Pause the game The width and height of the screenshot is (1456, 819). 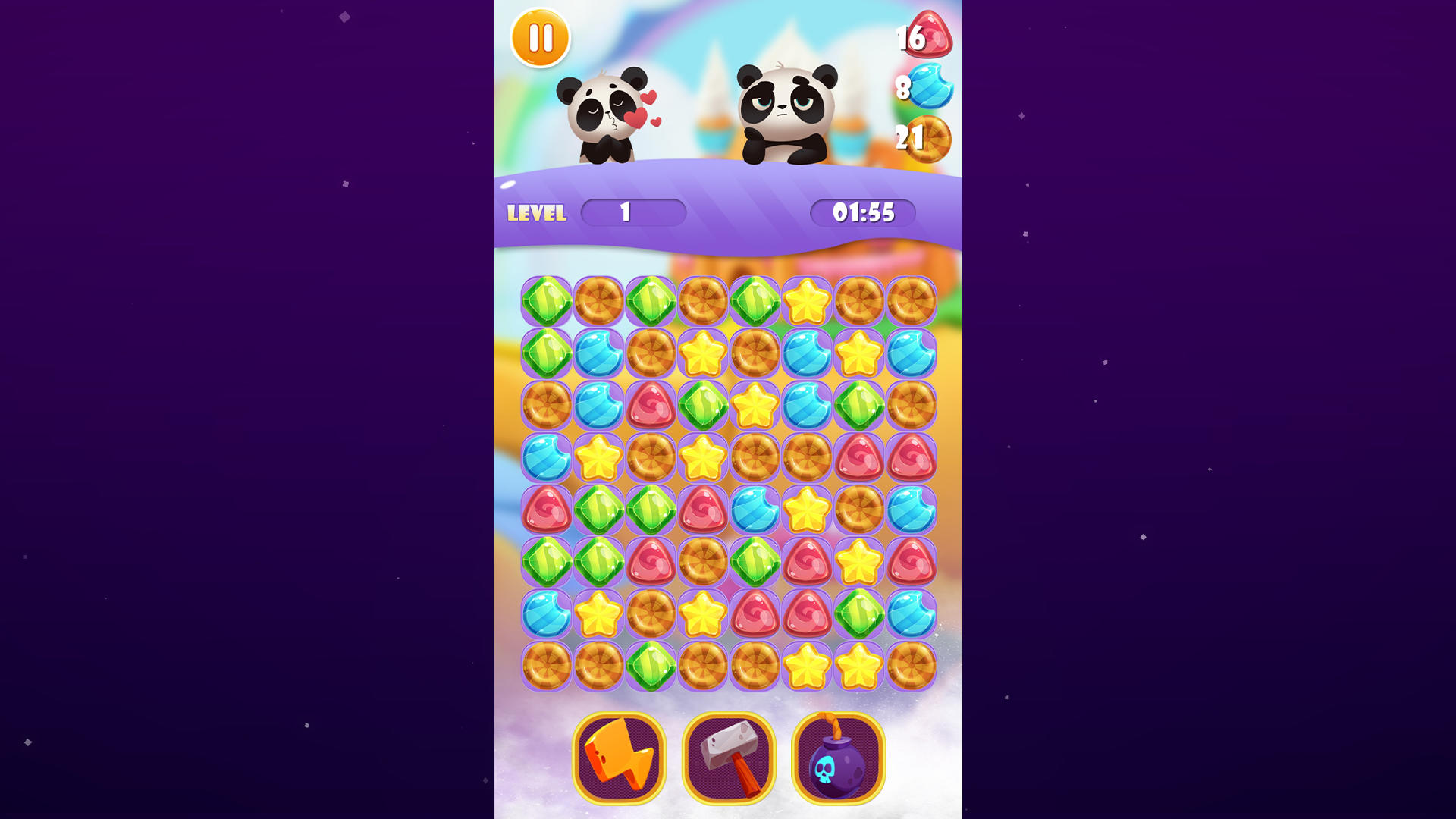tap(541, 38)
